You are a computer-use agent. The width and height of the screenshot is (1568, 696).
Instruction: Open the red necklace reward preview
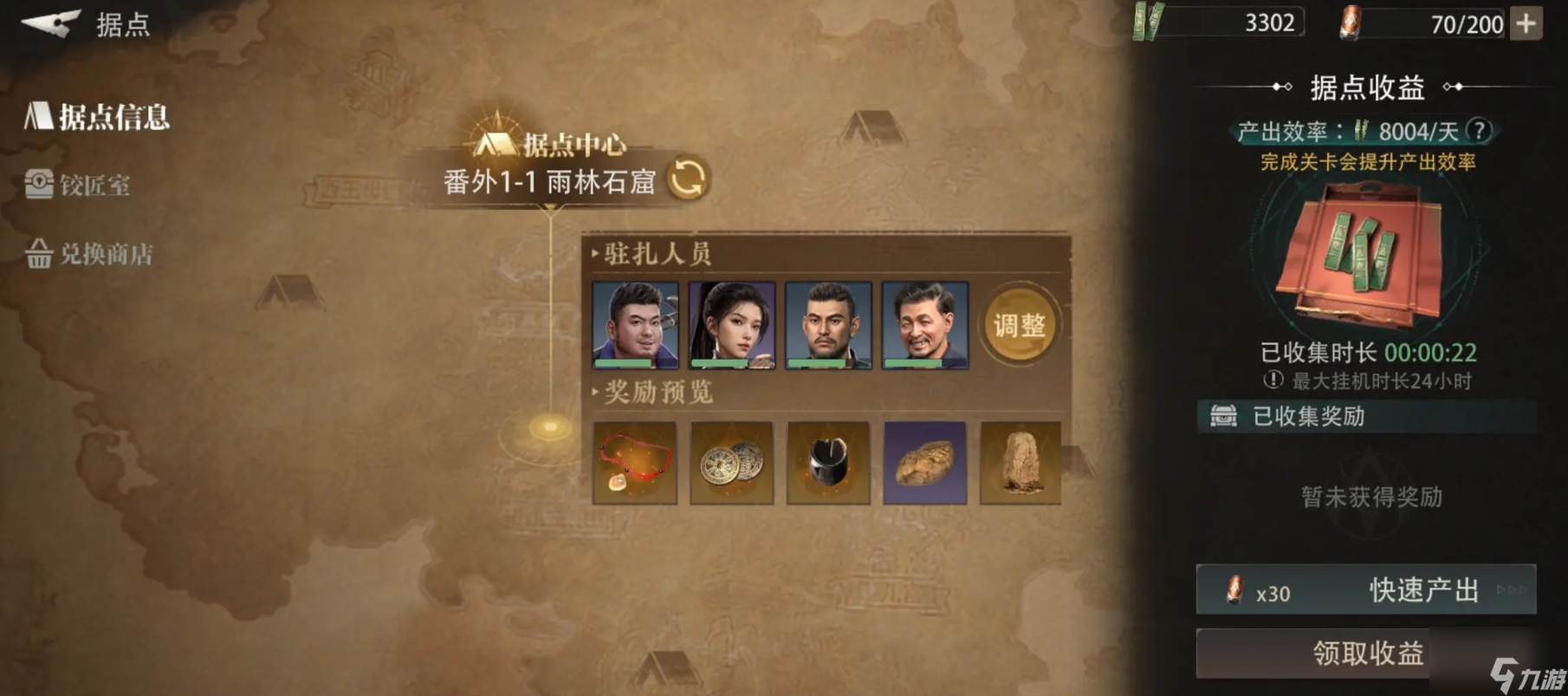click(x=633, y=462)
